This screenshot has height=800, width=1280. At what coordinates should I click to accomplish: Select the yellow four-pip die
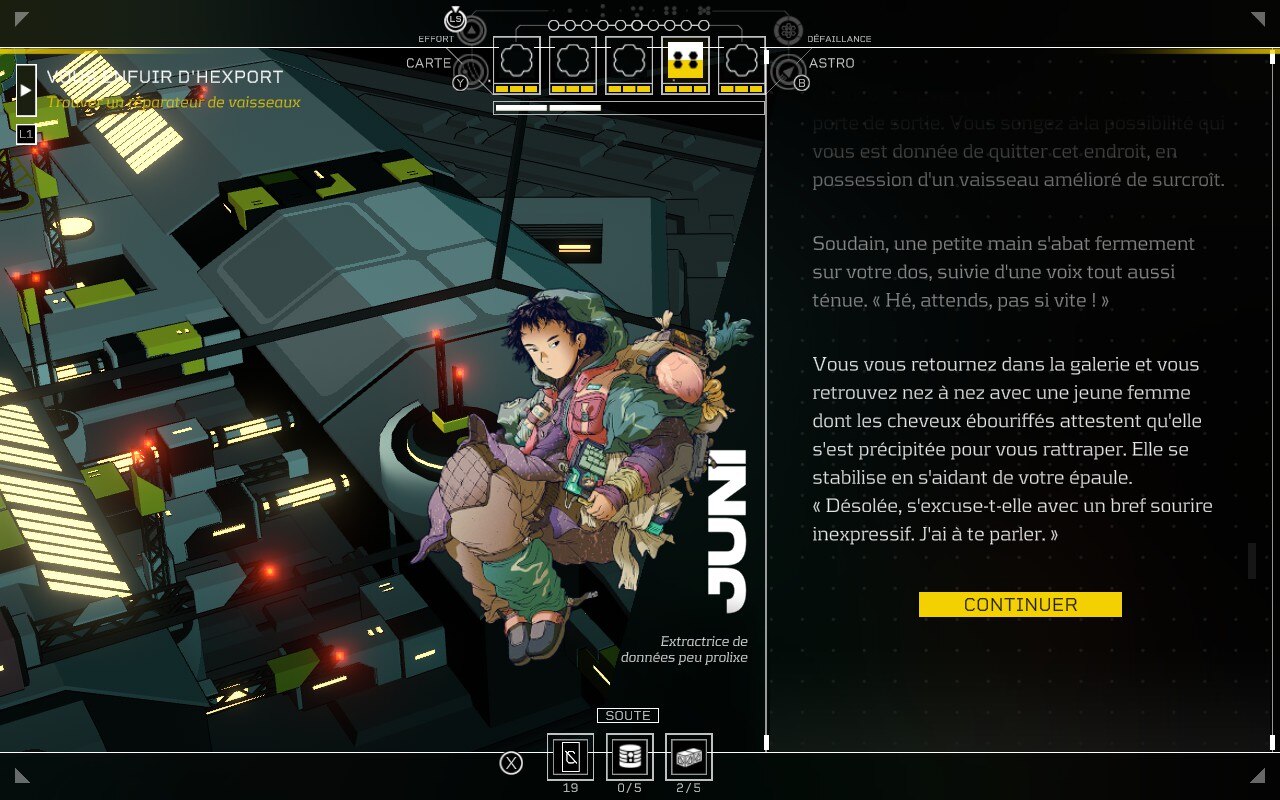tap(685, 64)
